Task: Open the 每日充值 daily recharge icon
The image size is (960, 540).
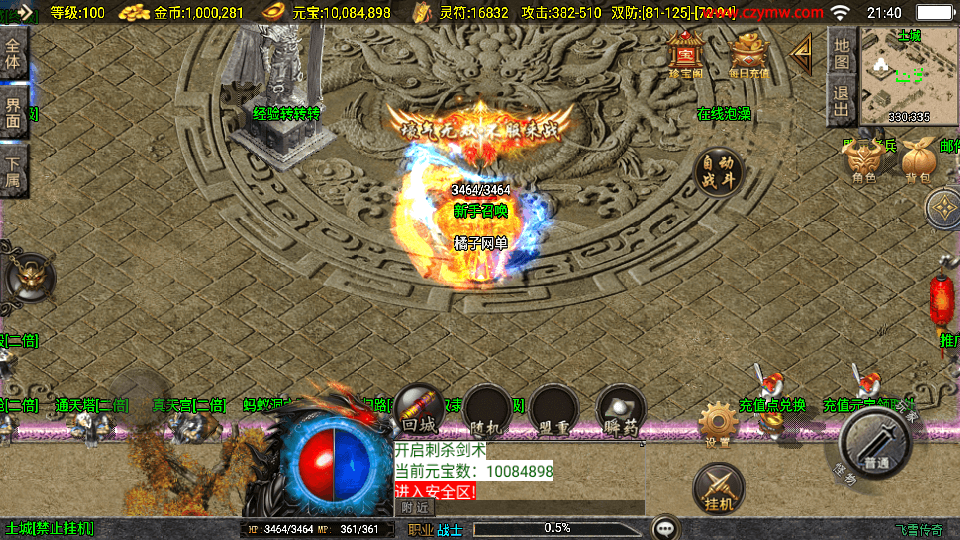Action: click(749, 53)
